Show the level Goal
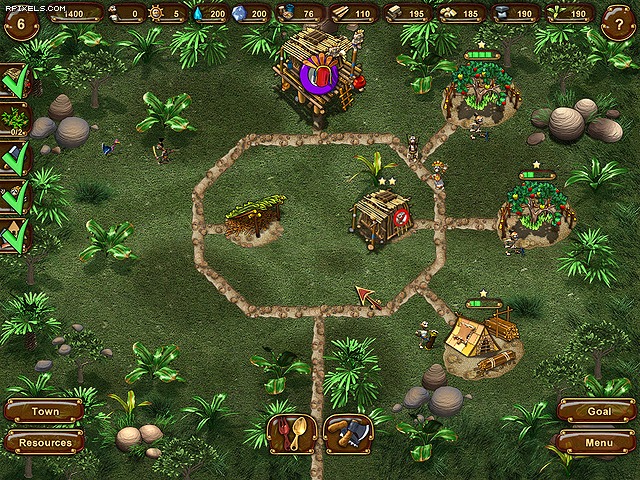The image size is (640, 480). [597, 411]
